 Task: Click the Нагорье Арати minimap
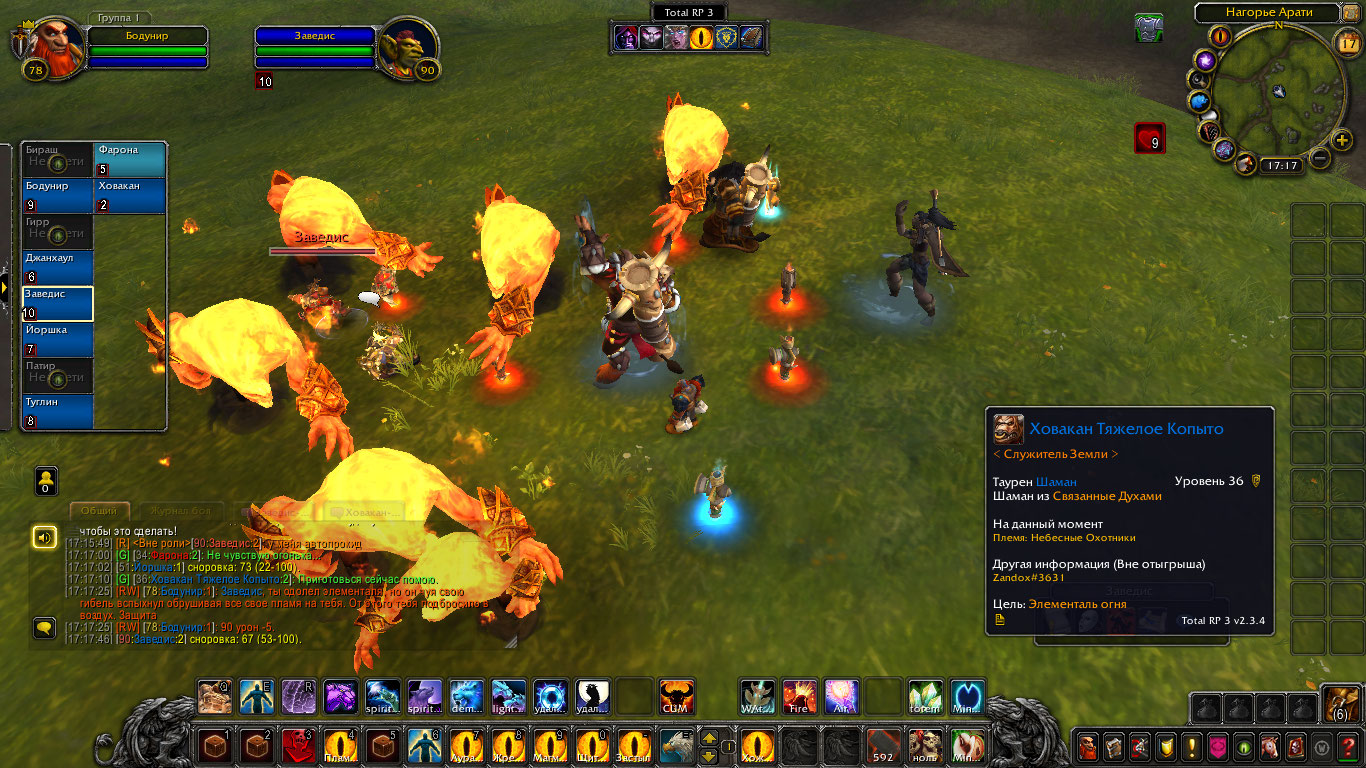[x=1277, y=90]
